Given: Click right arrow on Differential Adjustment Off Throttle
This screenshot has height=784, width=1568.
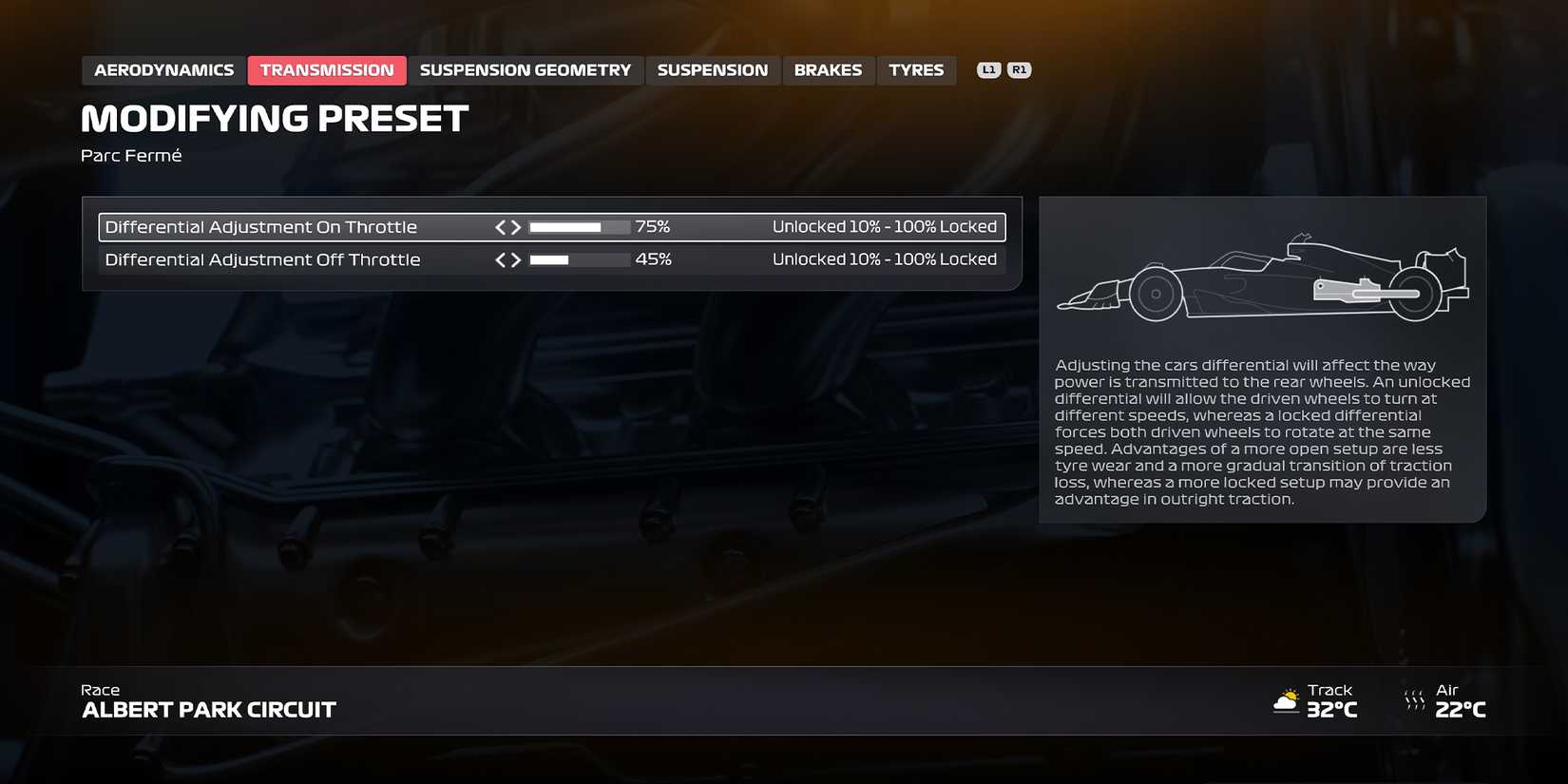Looking at the screenshot, I should 516,258.
